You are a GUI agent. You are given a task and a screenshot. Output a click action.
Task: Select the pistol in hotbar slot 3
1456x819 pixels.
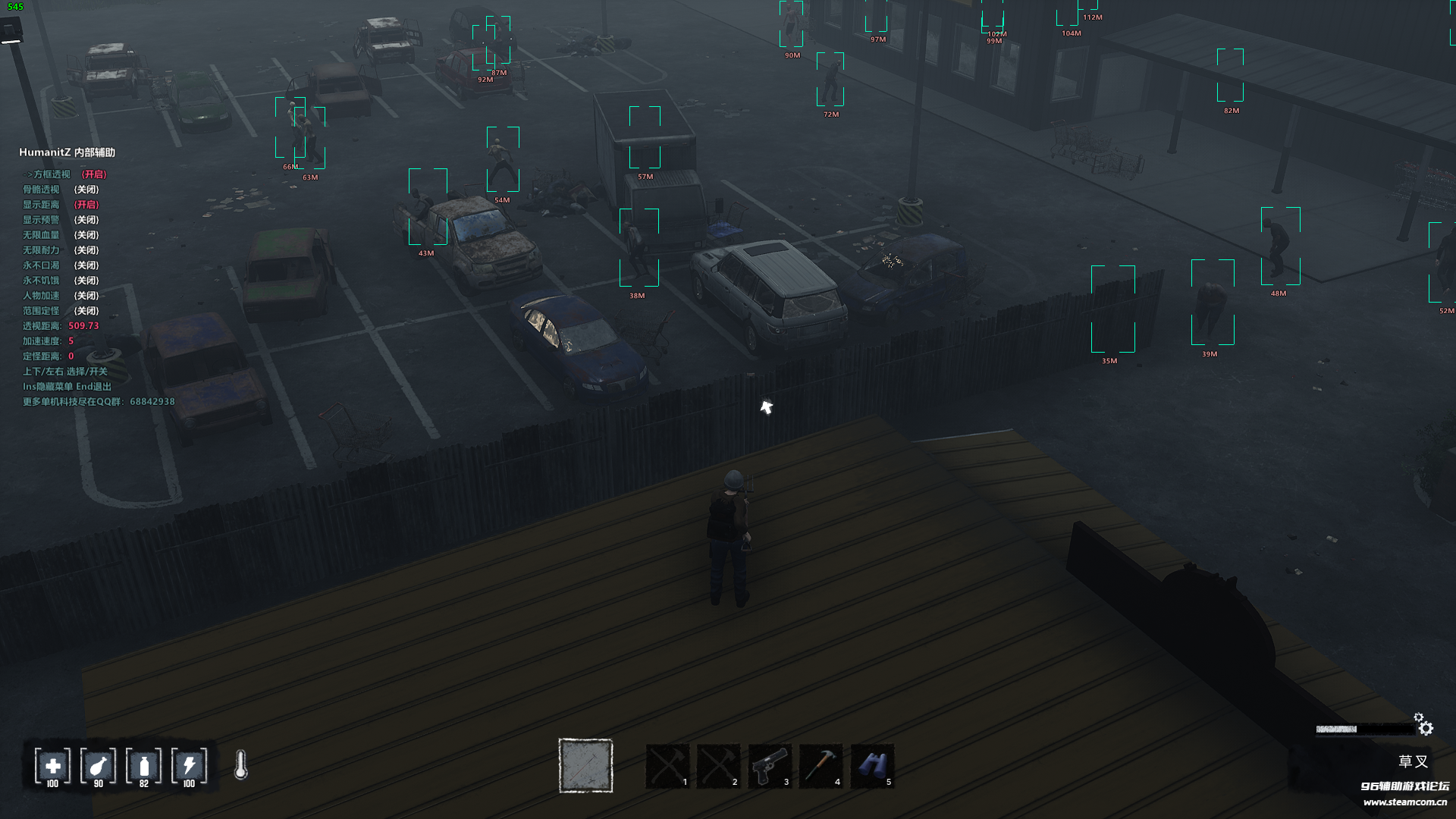[770, 766]
